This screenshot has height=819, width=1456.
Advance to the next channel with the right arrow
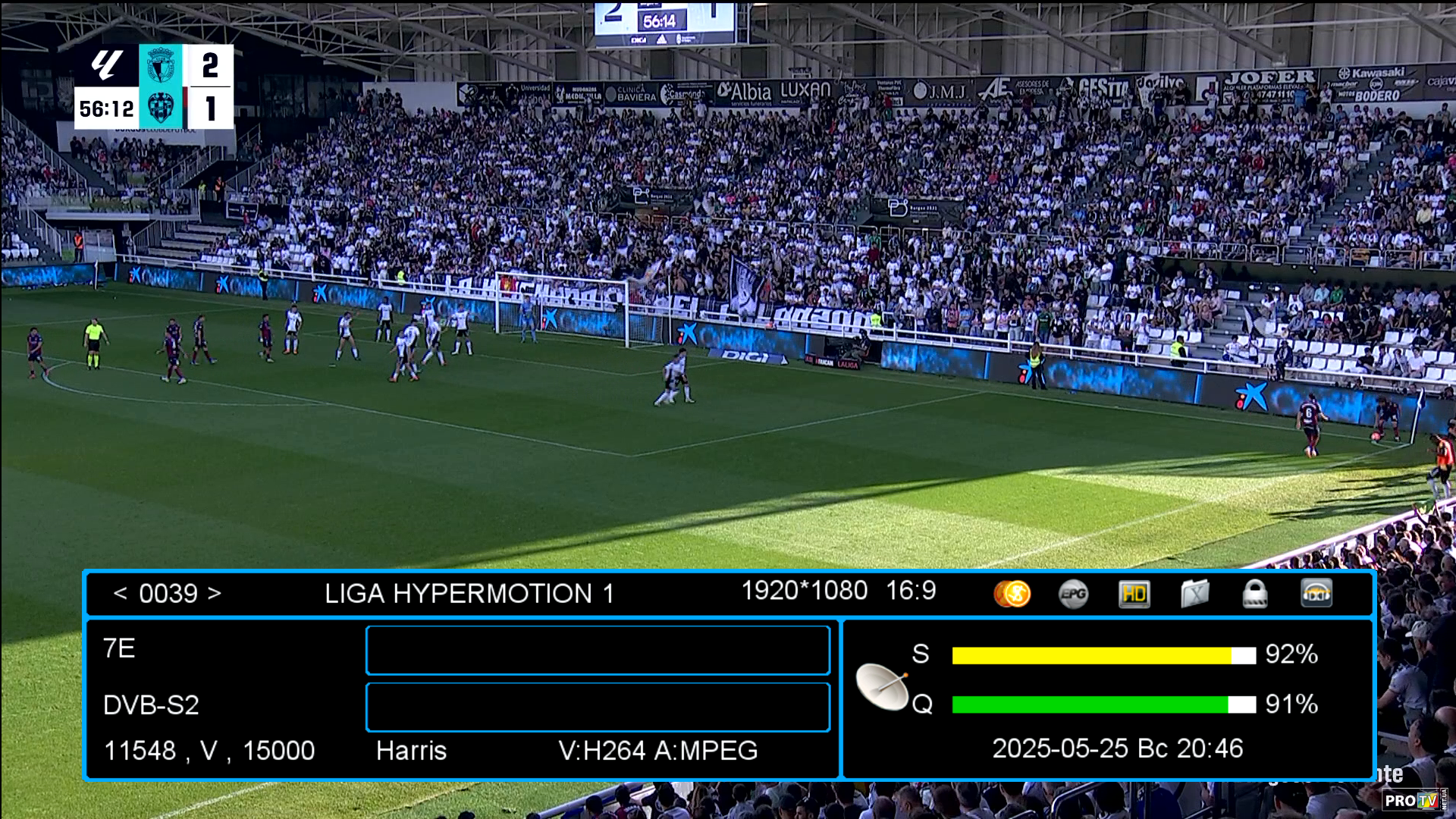[215, 594]
